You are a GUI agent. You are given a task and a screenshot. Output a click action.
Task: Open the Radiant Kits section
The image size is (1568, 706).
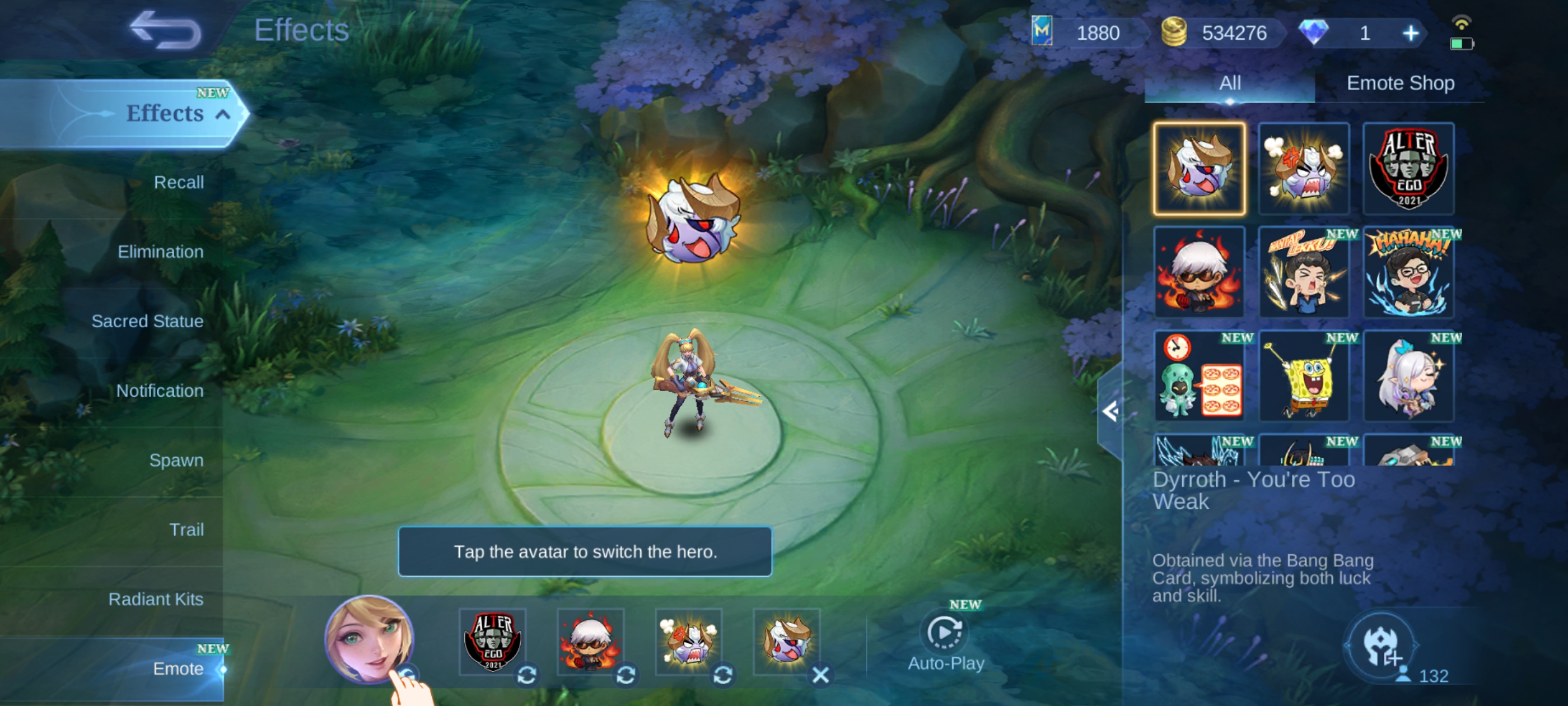coord(156,599)
